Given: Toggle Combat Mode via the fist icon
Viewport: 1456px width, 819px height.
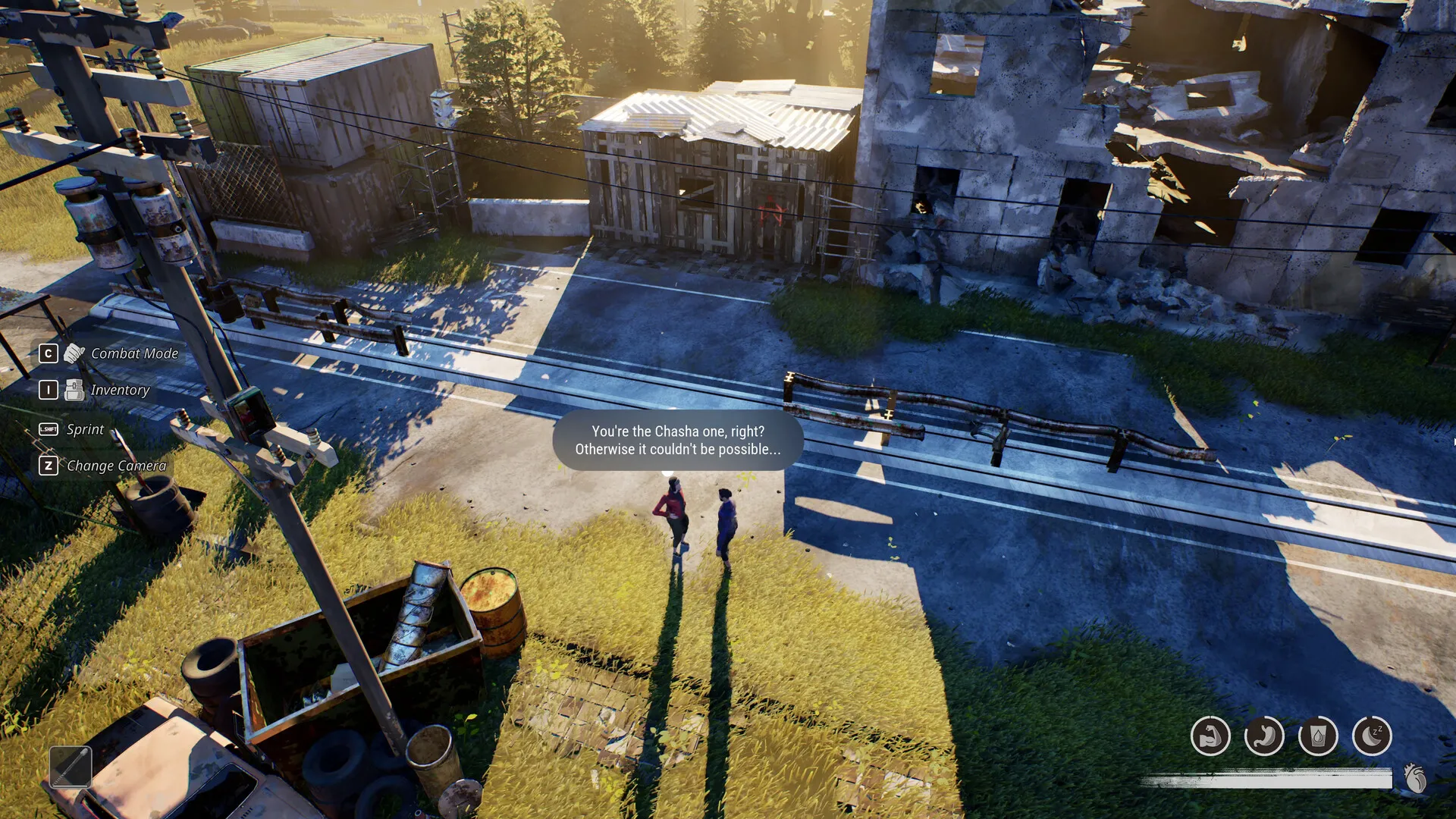Looking at the screenshot, I should (74, 353).
